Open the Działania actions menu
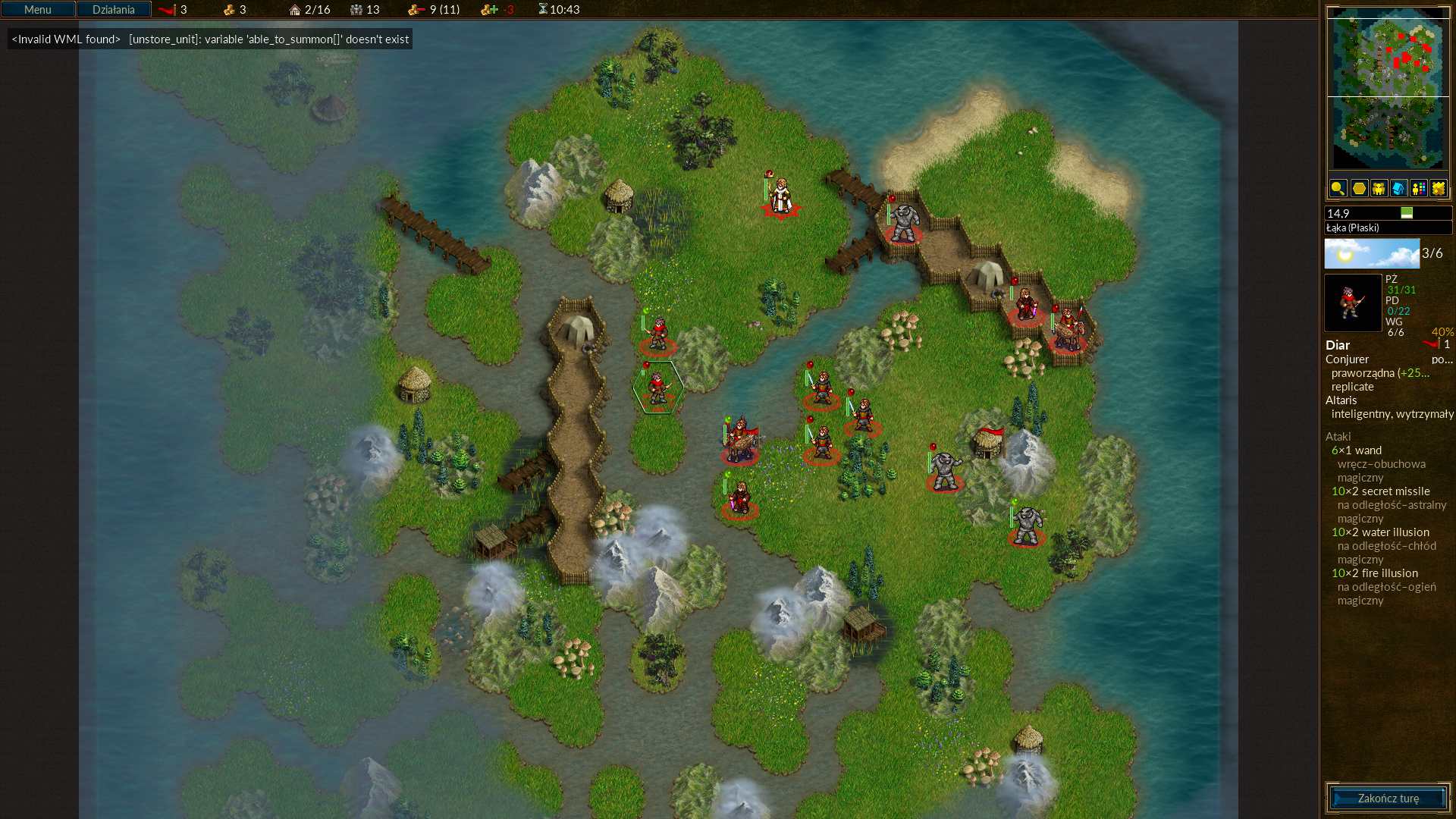 pyautogui.click(x=114, y=10)
